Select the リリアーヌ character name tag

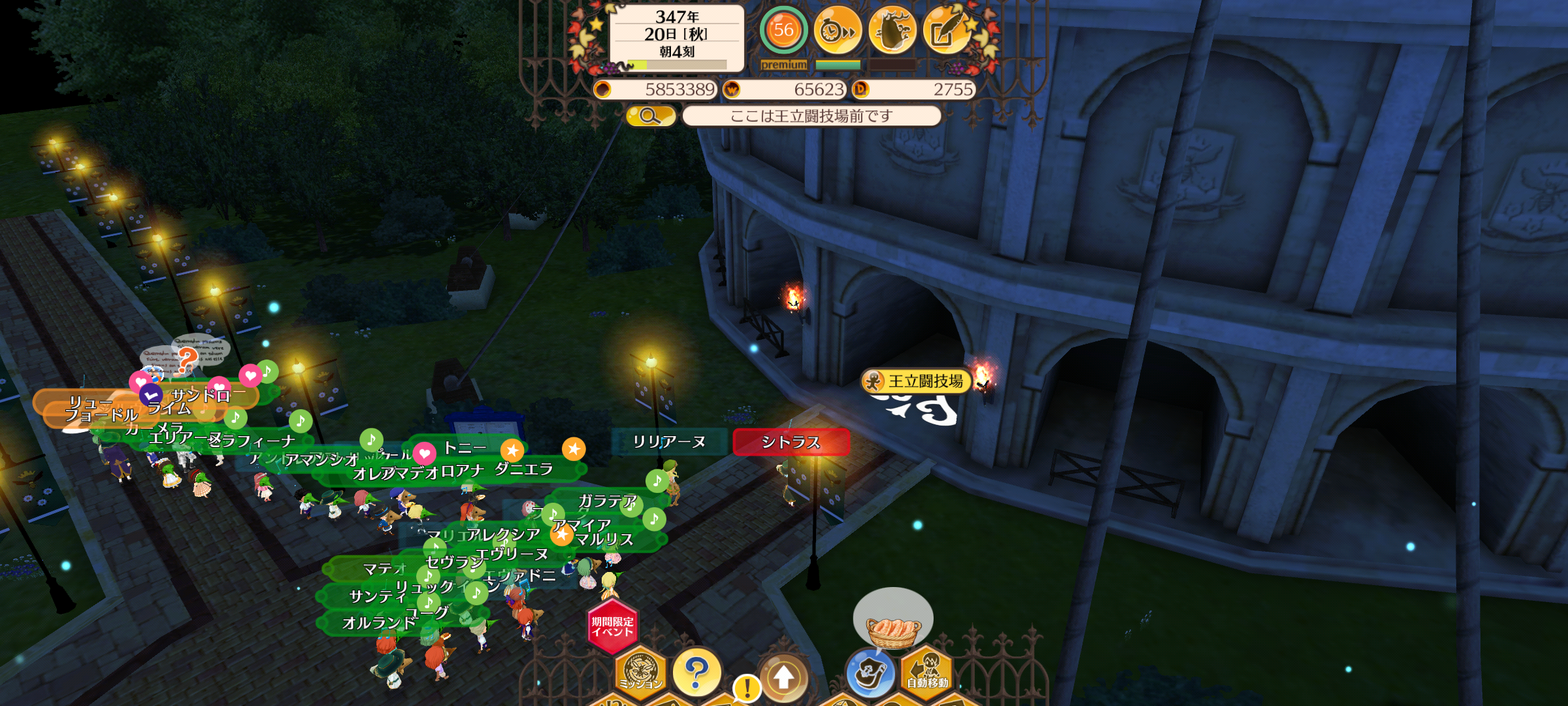[669, 442]
